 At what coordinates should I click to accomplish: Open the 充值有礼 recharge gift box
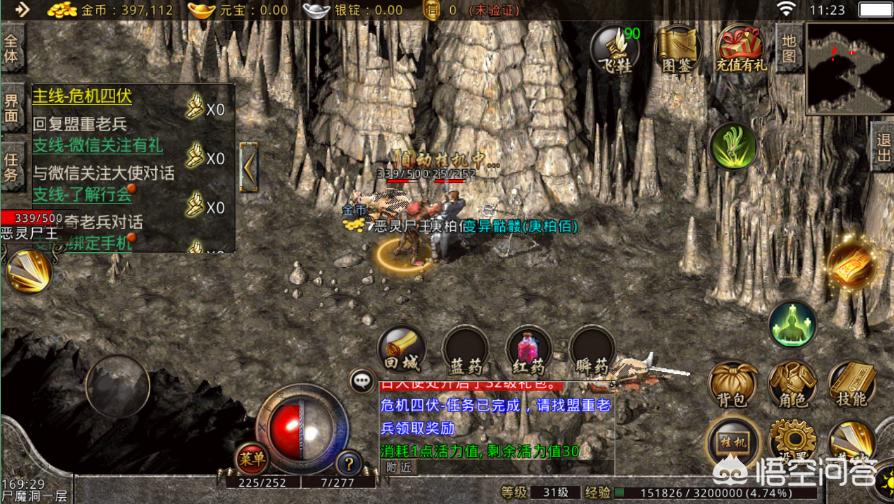tap(740, 50)
